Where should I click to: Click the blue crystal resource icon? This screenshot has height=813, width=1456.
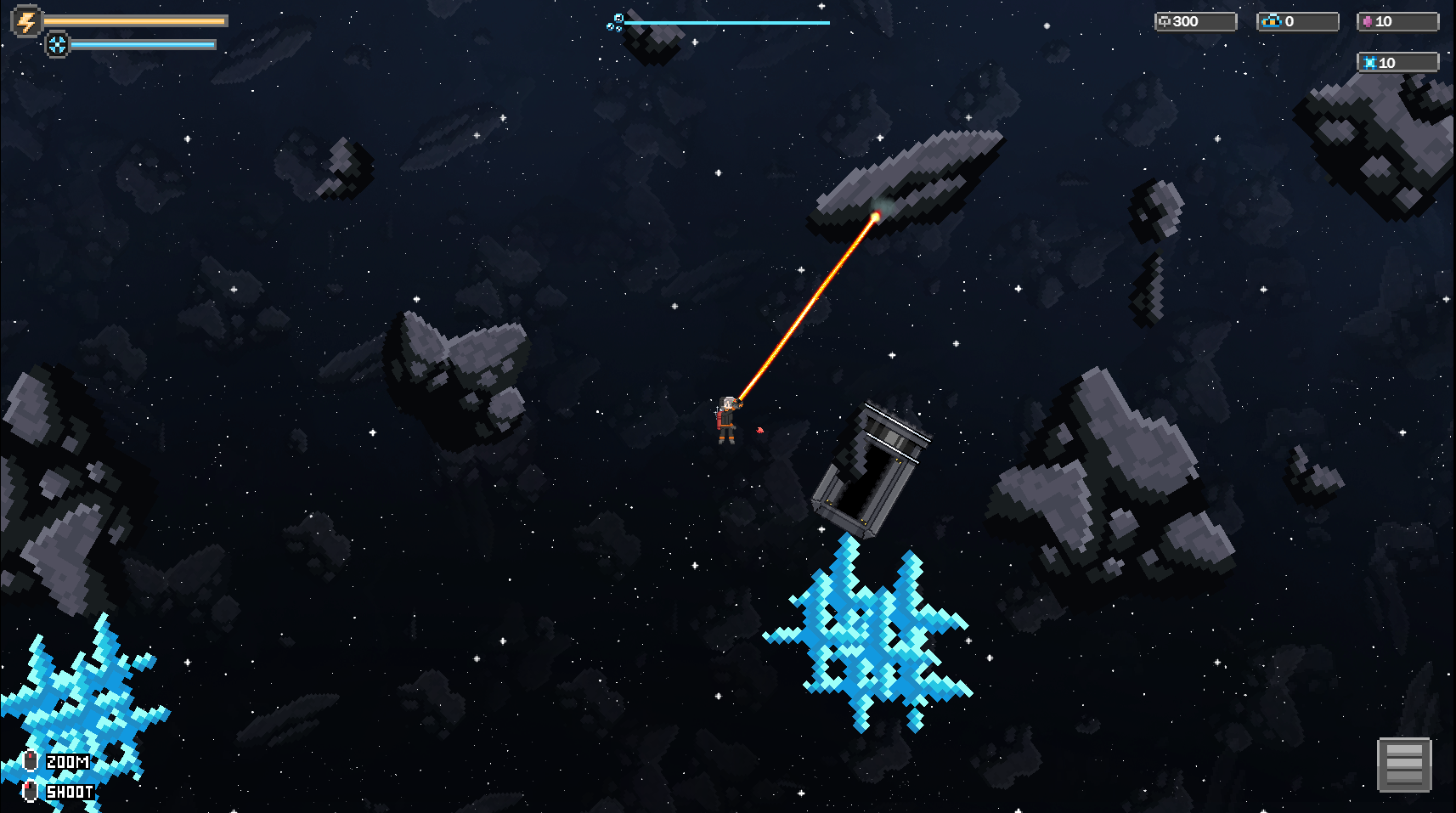[x=1370, y=61]
